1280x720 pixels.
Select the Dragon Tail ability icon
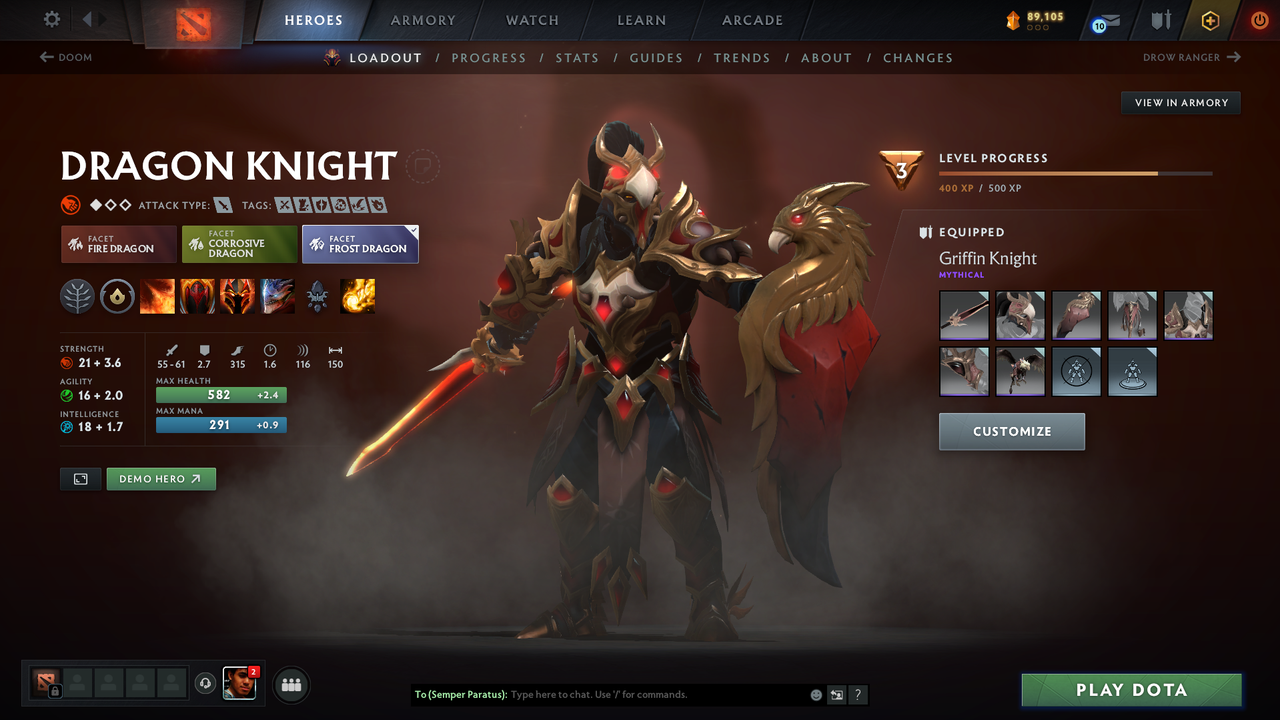point(197,296)
